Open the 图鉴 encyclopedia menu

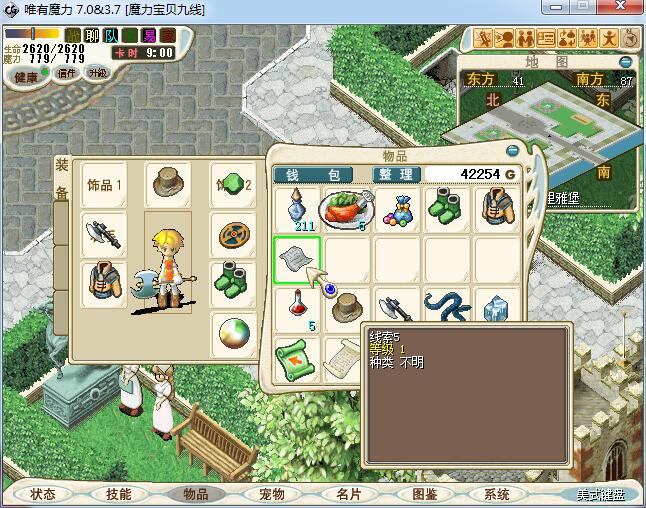click(424, 494)
